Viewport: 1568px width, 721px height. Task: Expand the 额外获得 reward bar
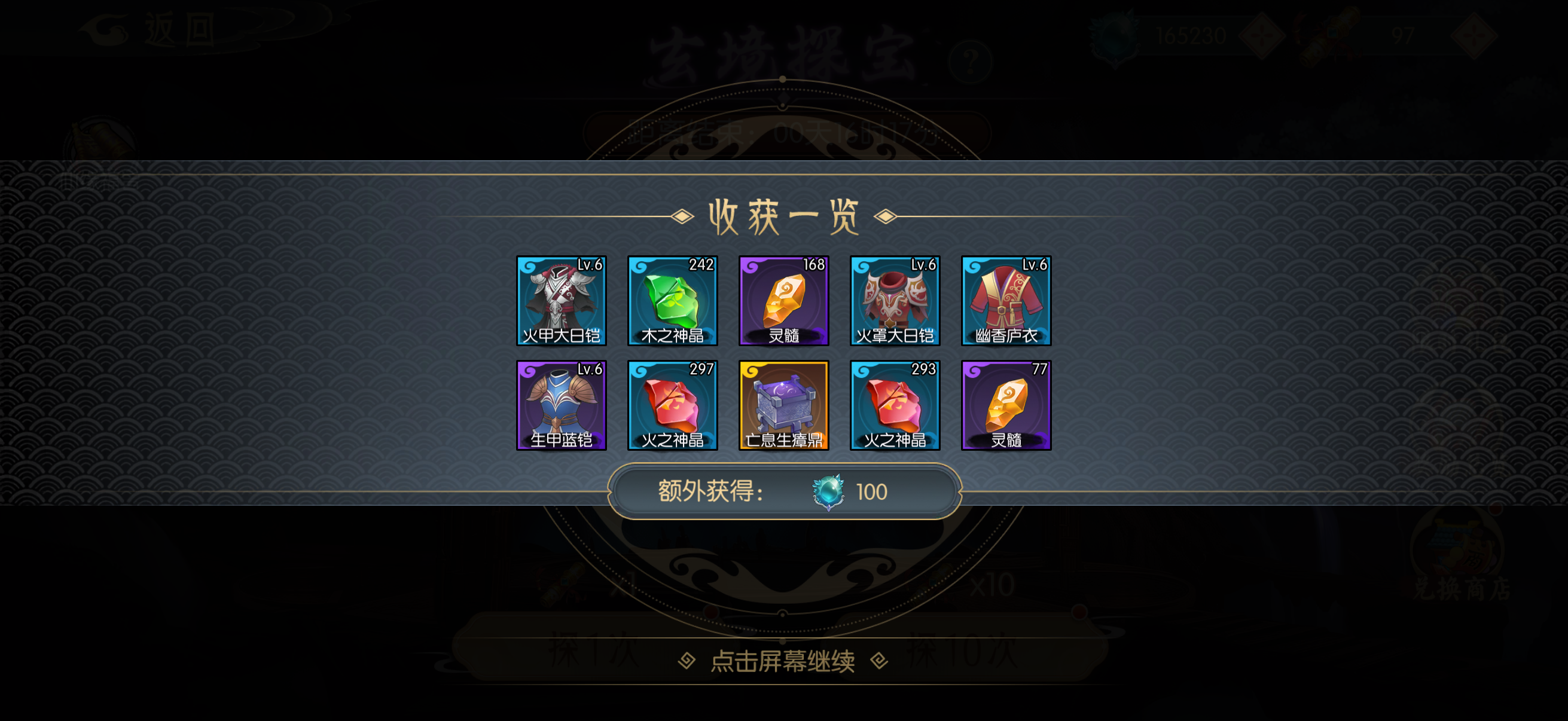pos(785,491)
